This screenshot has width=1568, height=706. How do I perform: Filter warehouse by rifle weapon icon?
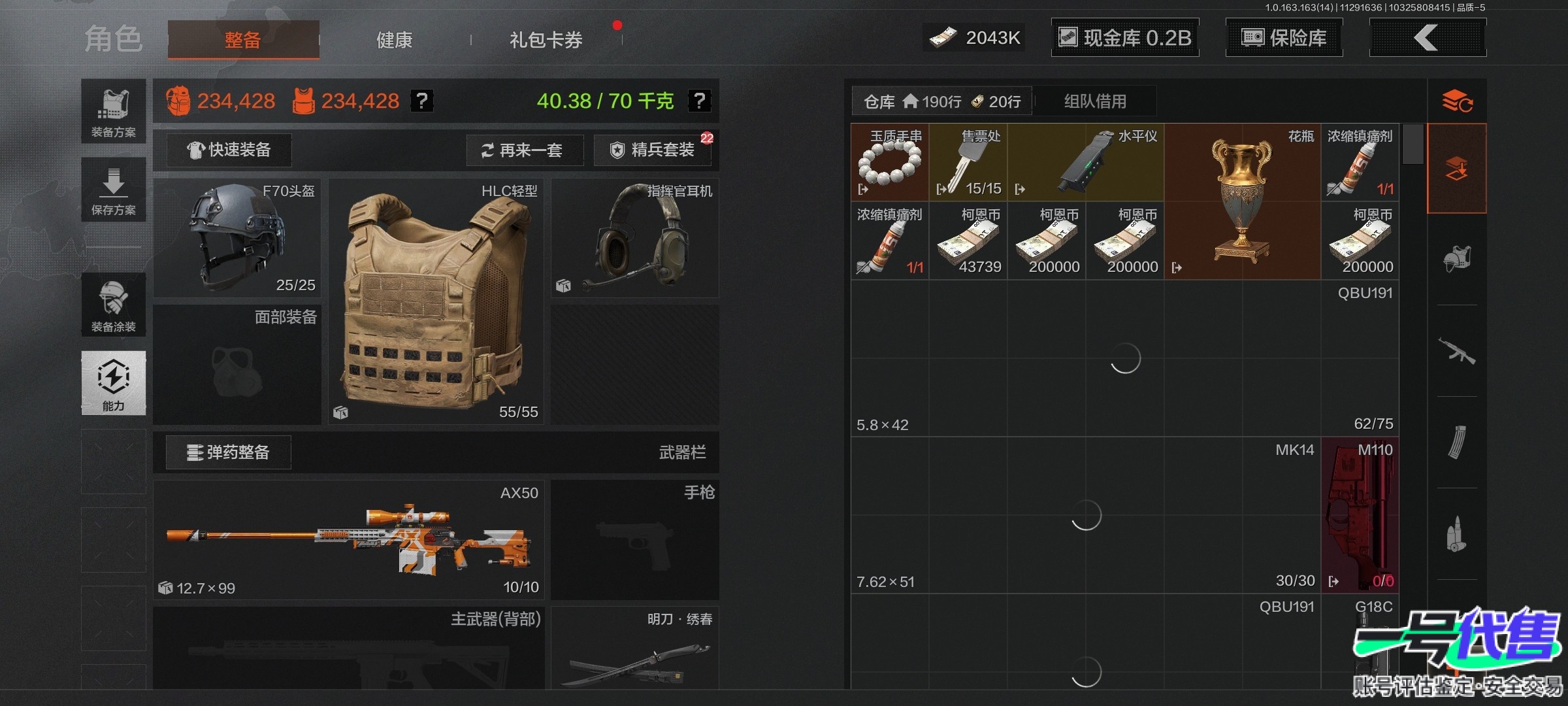[x=1456, y=351]
